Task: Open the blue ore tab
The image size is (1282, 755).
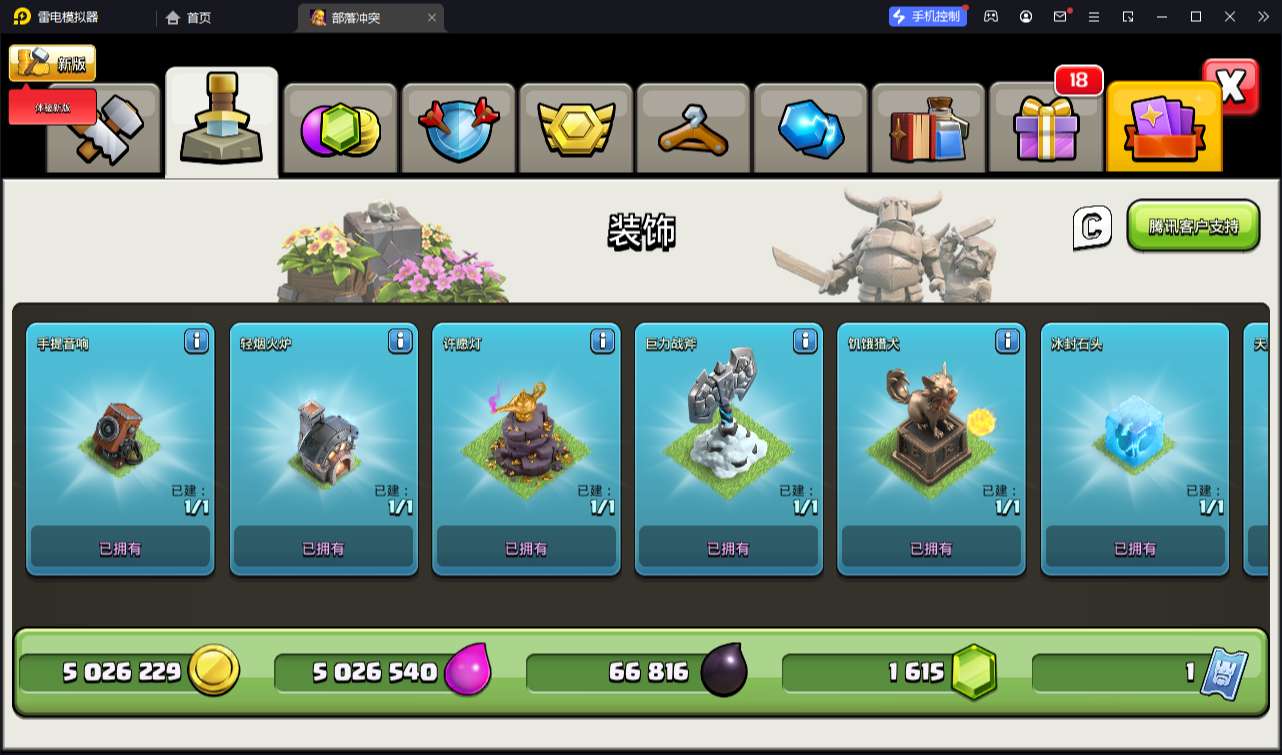Action: click(x=810, y=129)
